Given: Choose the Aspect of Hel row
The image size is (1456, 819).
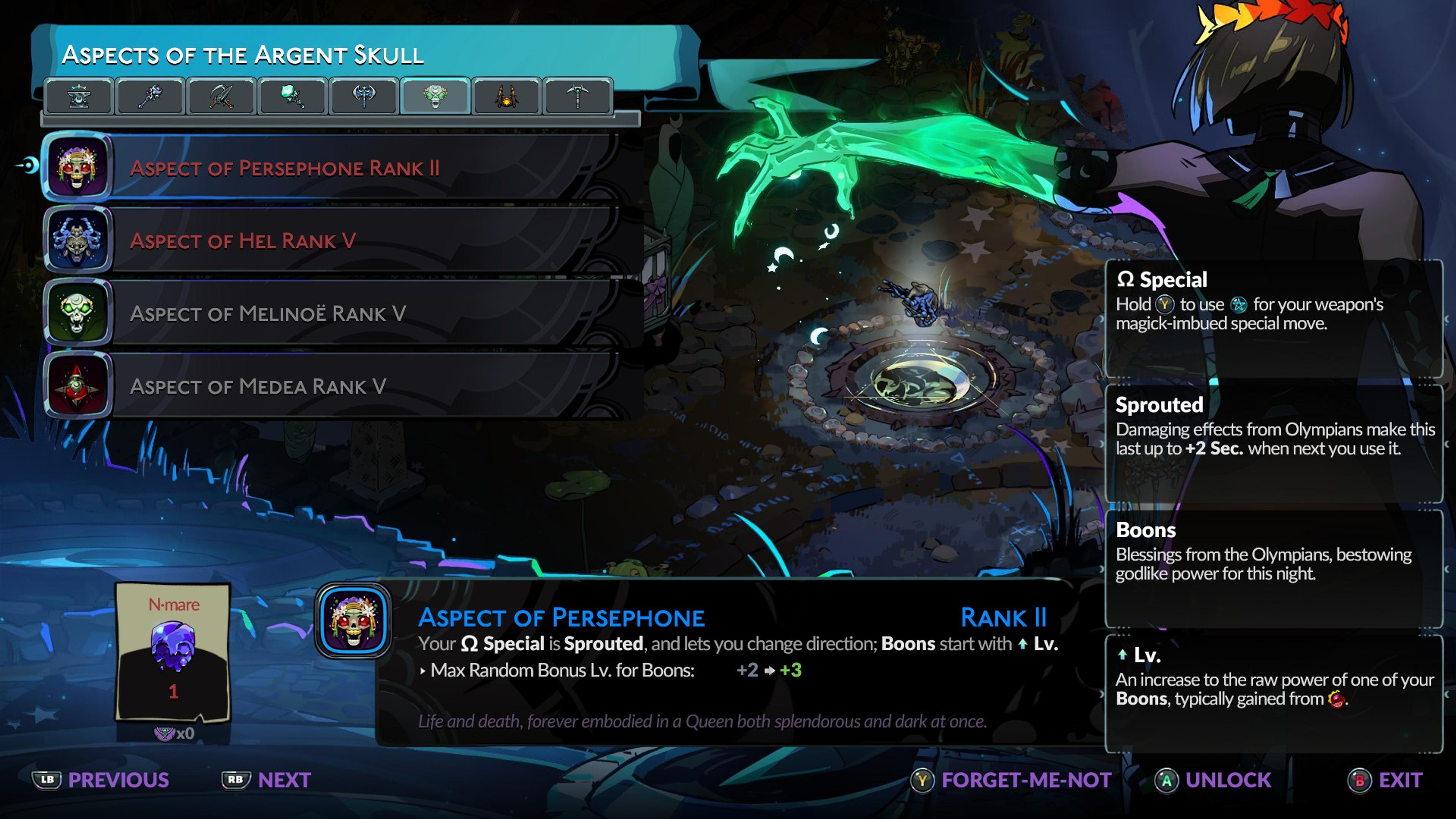Looking at the screenshot, I should [x=339, y=241].
